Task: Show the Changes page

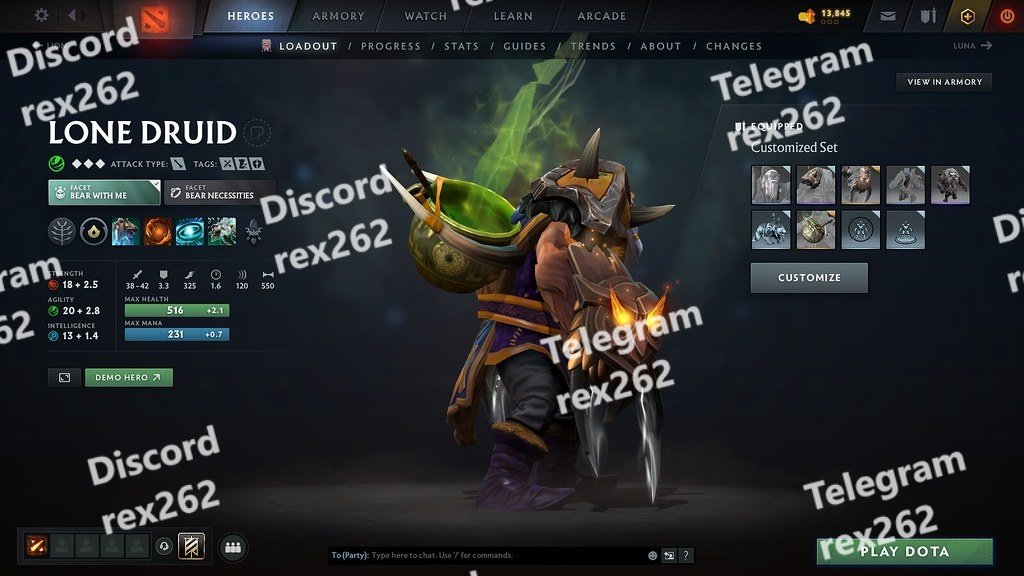Action: point(734,46)
